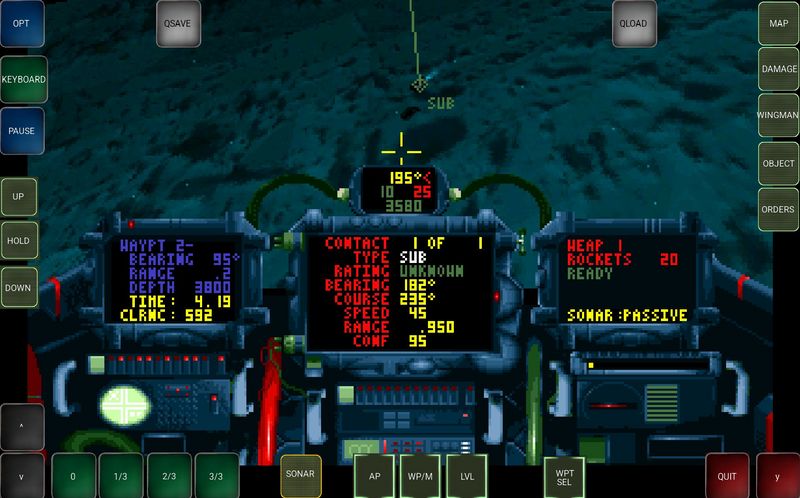Engage the AP autopilot button
Image resolution: width=800 pixels, height=498 pixels.
pos(375,476)
